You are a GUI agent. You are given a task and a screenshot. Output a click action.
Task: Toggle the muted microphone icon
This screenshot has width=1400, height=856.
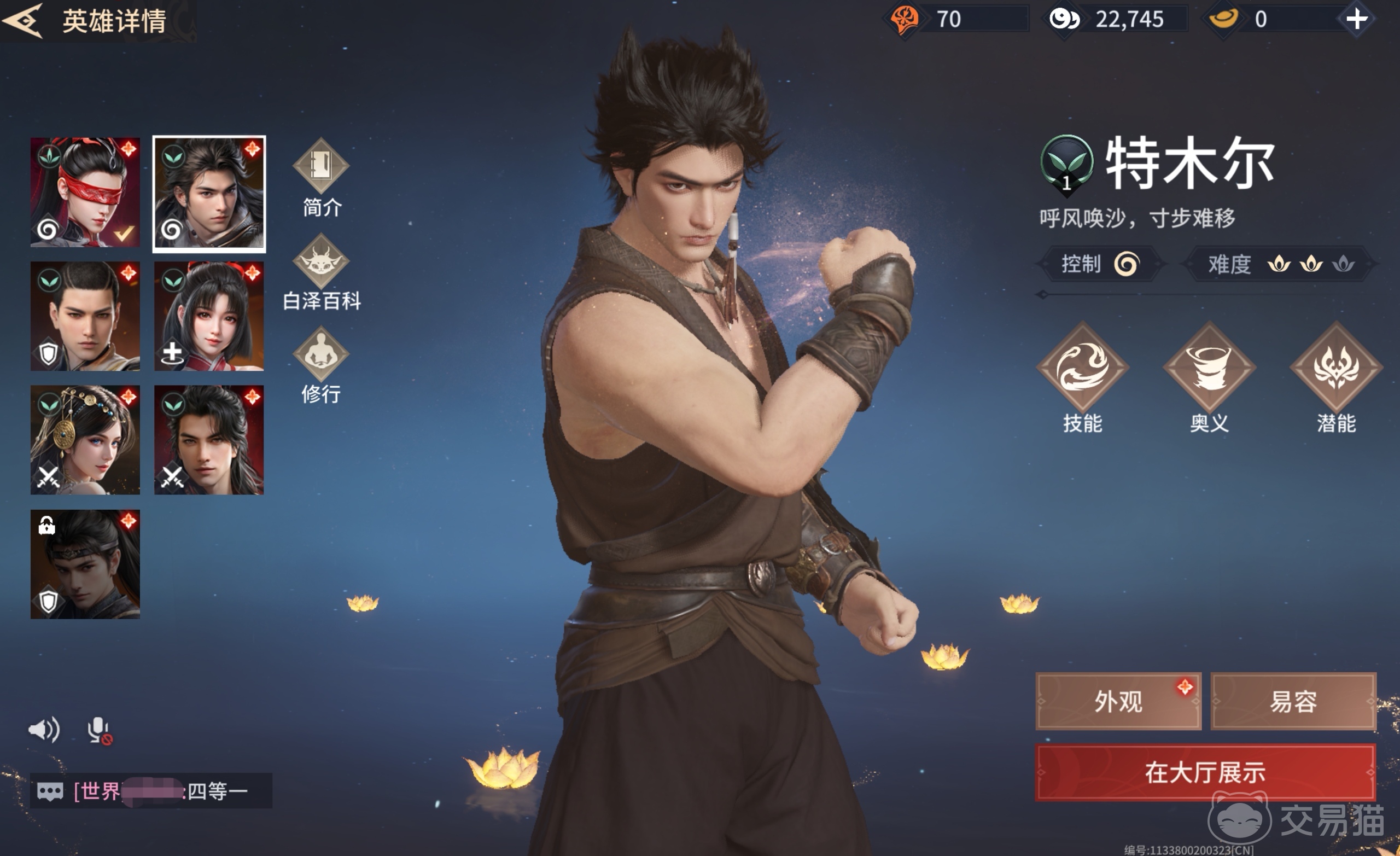coord(99,730)
